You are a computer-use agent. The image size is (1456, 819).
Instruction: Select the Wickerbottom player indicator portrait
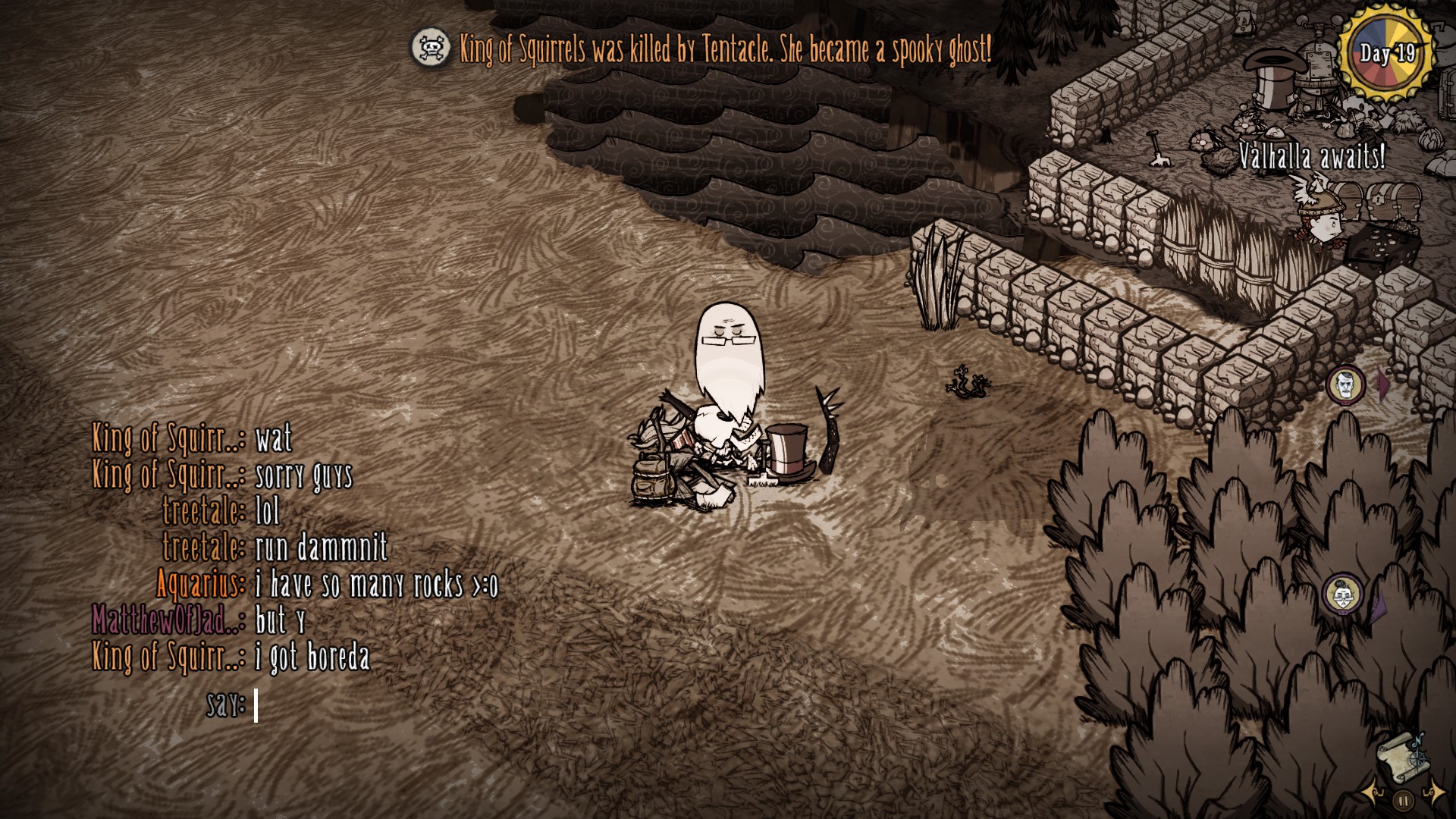(x=1342, y=594)
